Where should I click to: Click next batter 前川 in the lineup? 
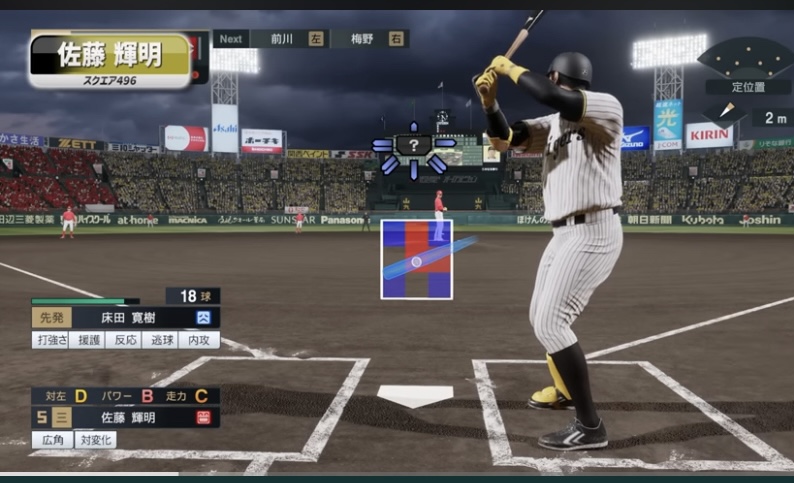pos(288,39)
